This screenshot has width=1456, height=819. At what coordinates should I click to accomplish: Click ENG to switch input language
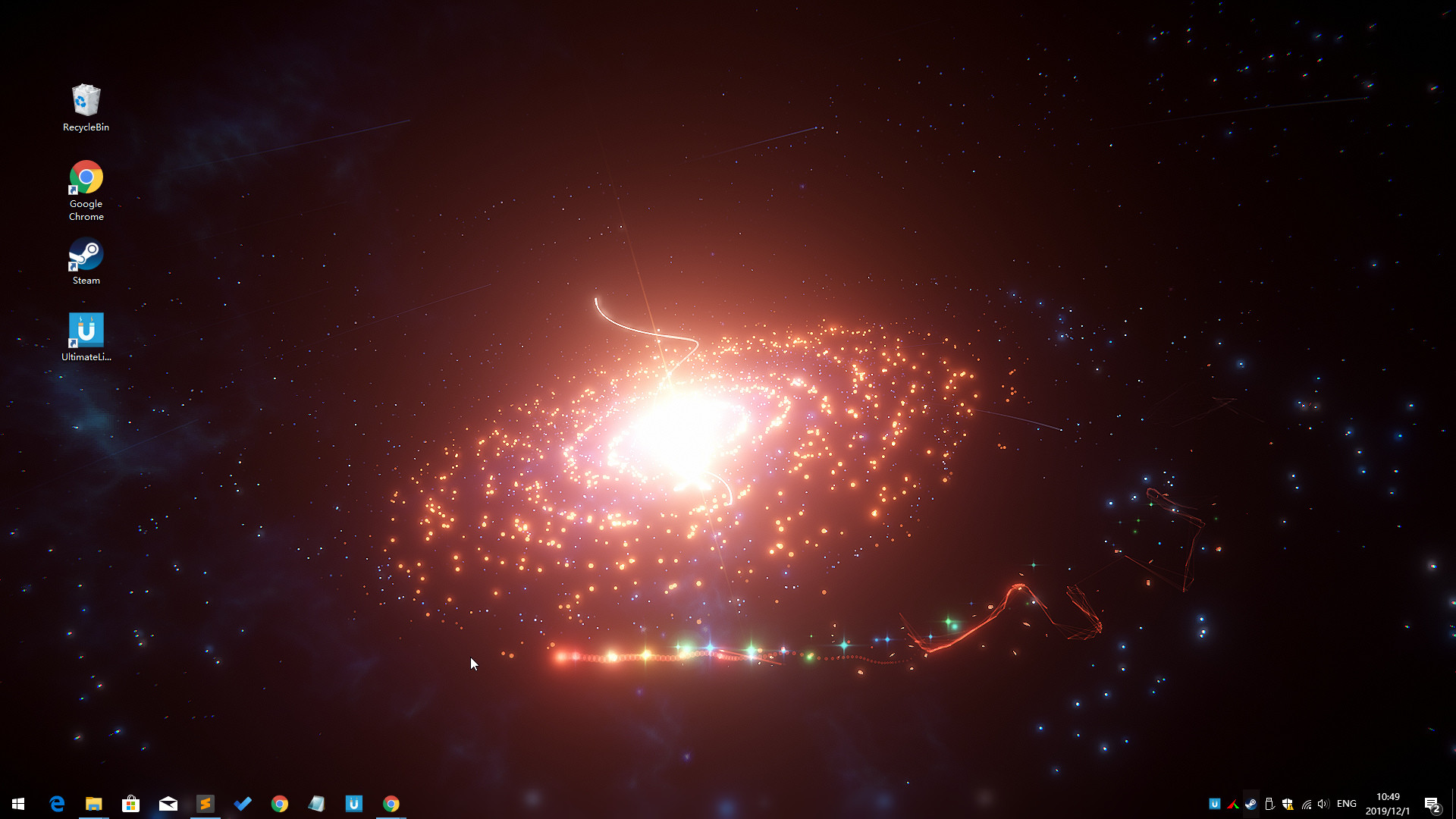[x=1347, y=804]
